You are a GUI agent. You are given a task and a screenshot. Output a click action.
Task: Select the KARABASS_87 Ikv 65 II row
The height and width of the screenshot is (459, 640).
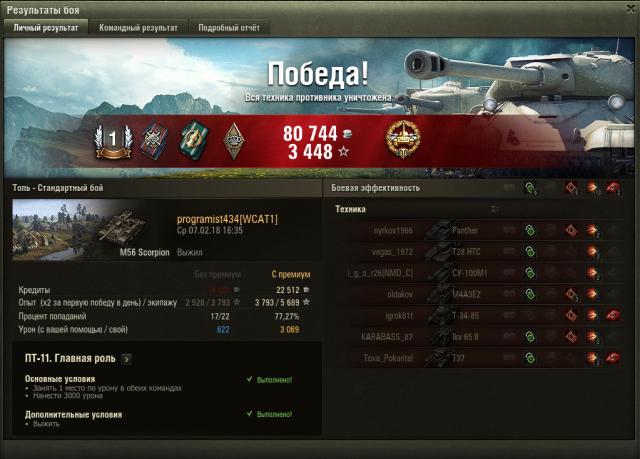[480, 337]
